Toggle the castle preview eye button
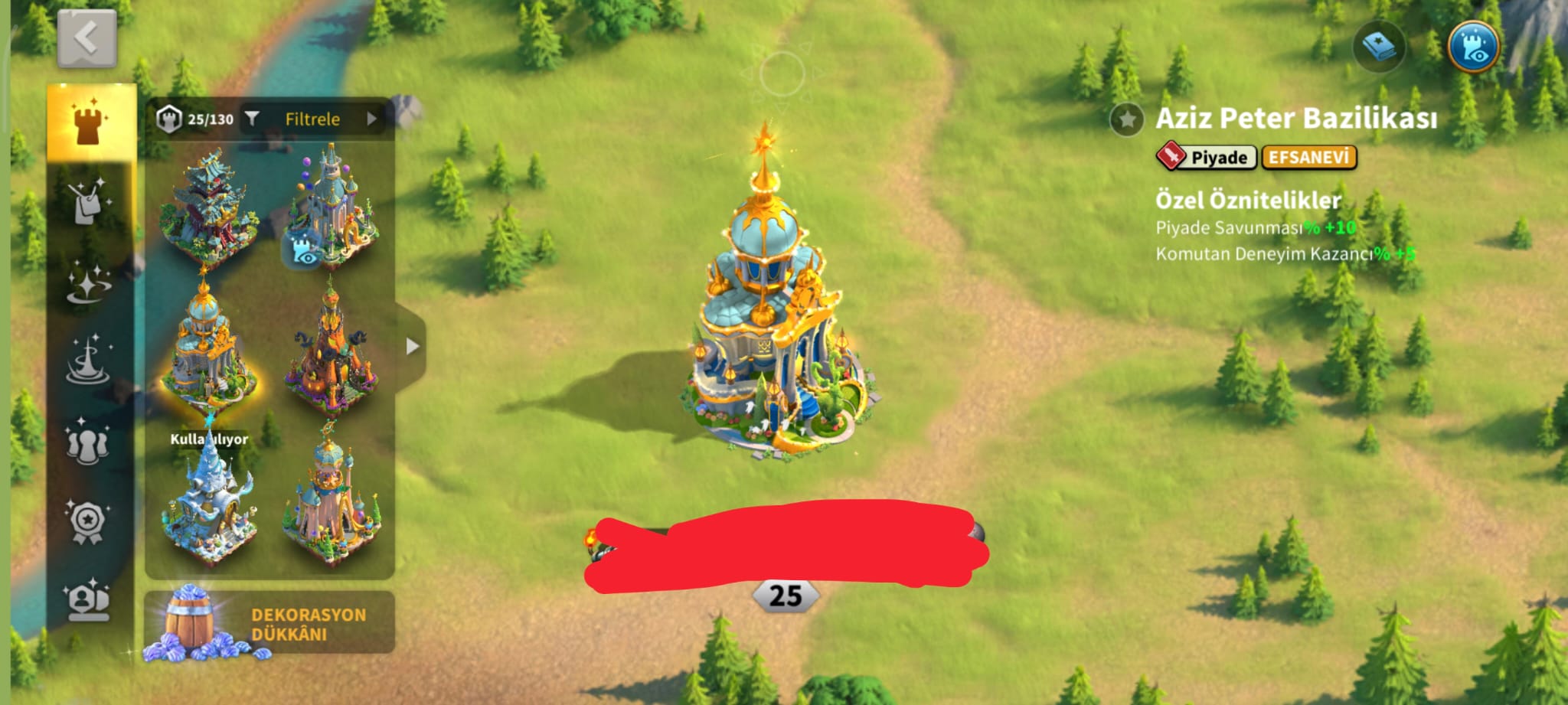The width and height of the screenshot is (1568, 705). [x=1473, y=47]
